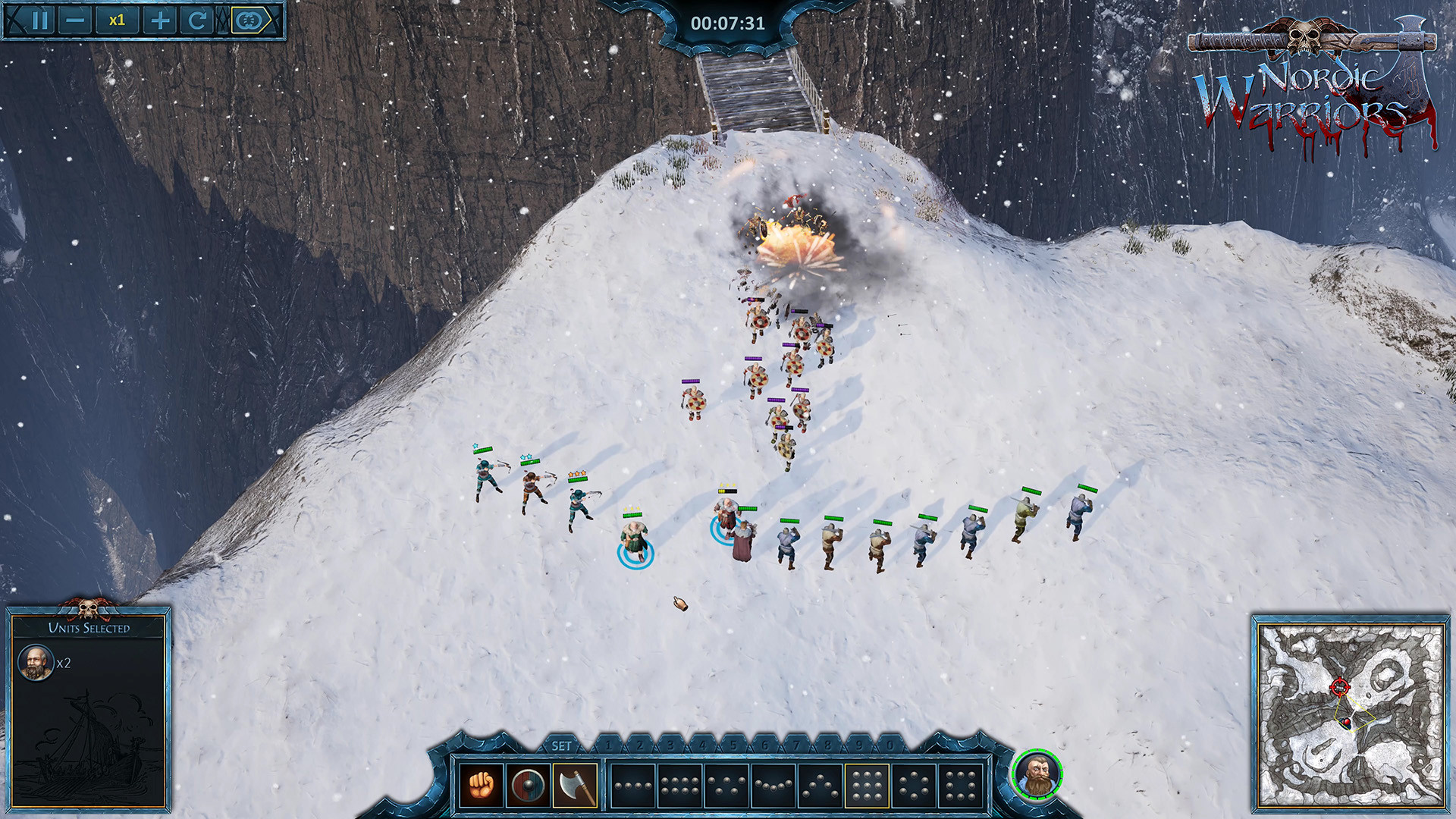The image size is (1456, 819).
Task: Pick the square grid formation icon
Action: tap(959, 787)
